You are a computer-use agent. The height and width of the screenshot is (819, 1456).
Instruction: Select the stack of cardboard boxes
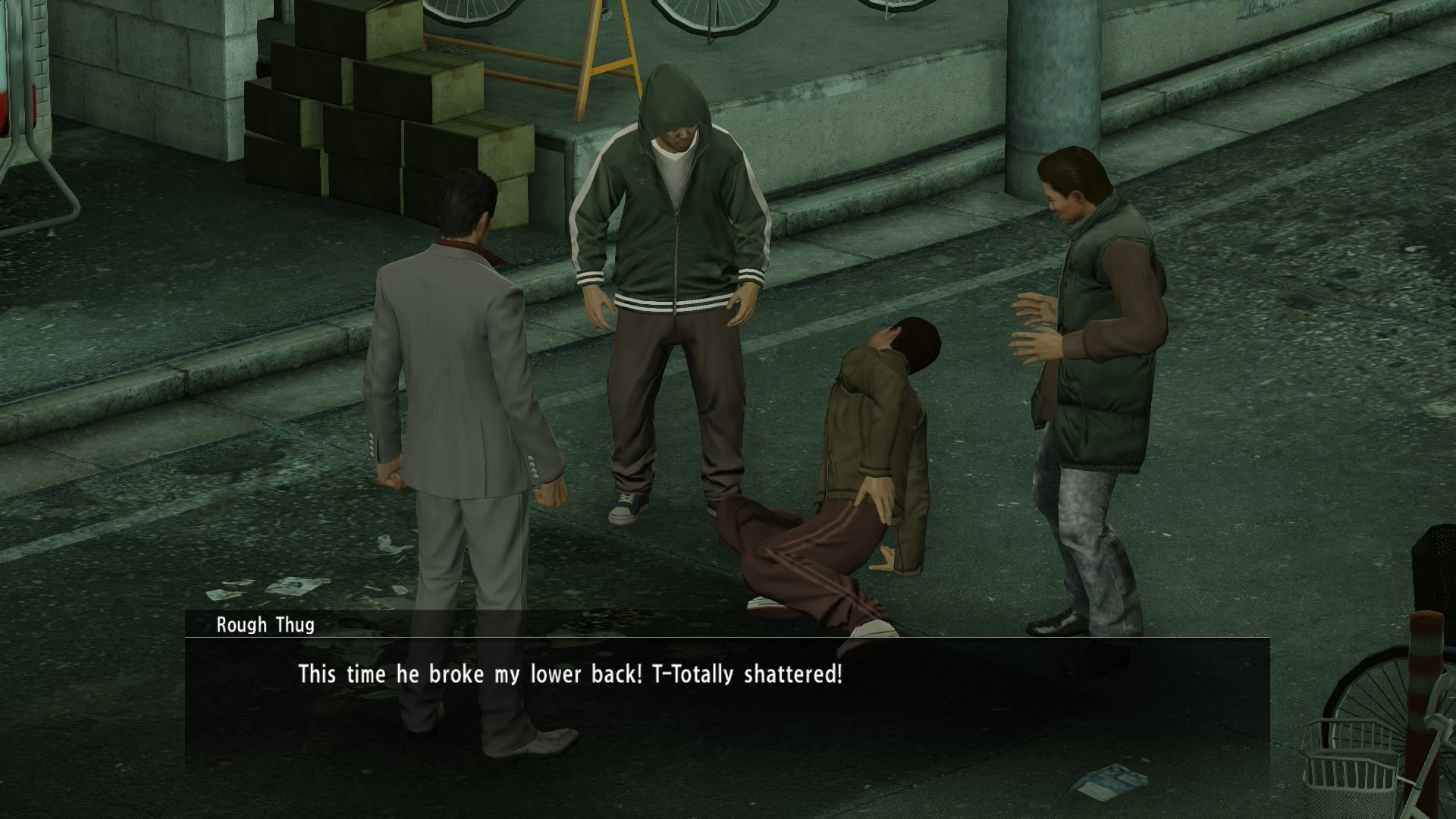pyautogui.click(x=364, y=114)
